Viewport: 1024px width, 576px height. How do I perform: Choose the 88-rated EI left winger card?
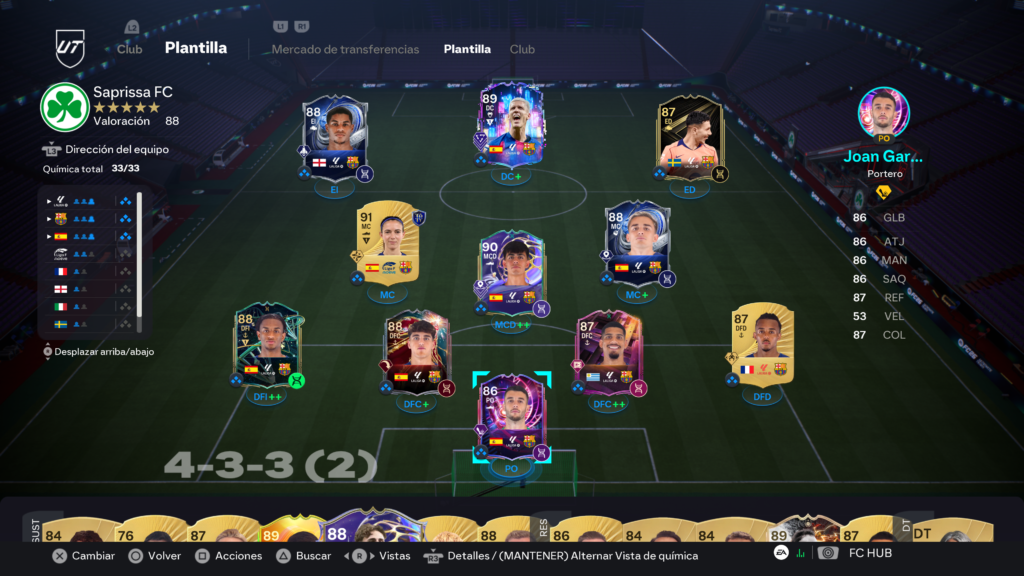tap(336, 137)
